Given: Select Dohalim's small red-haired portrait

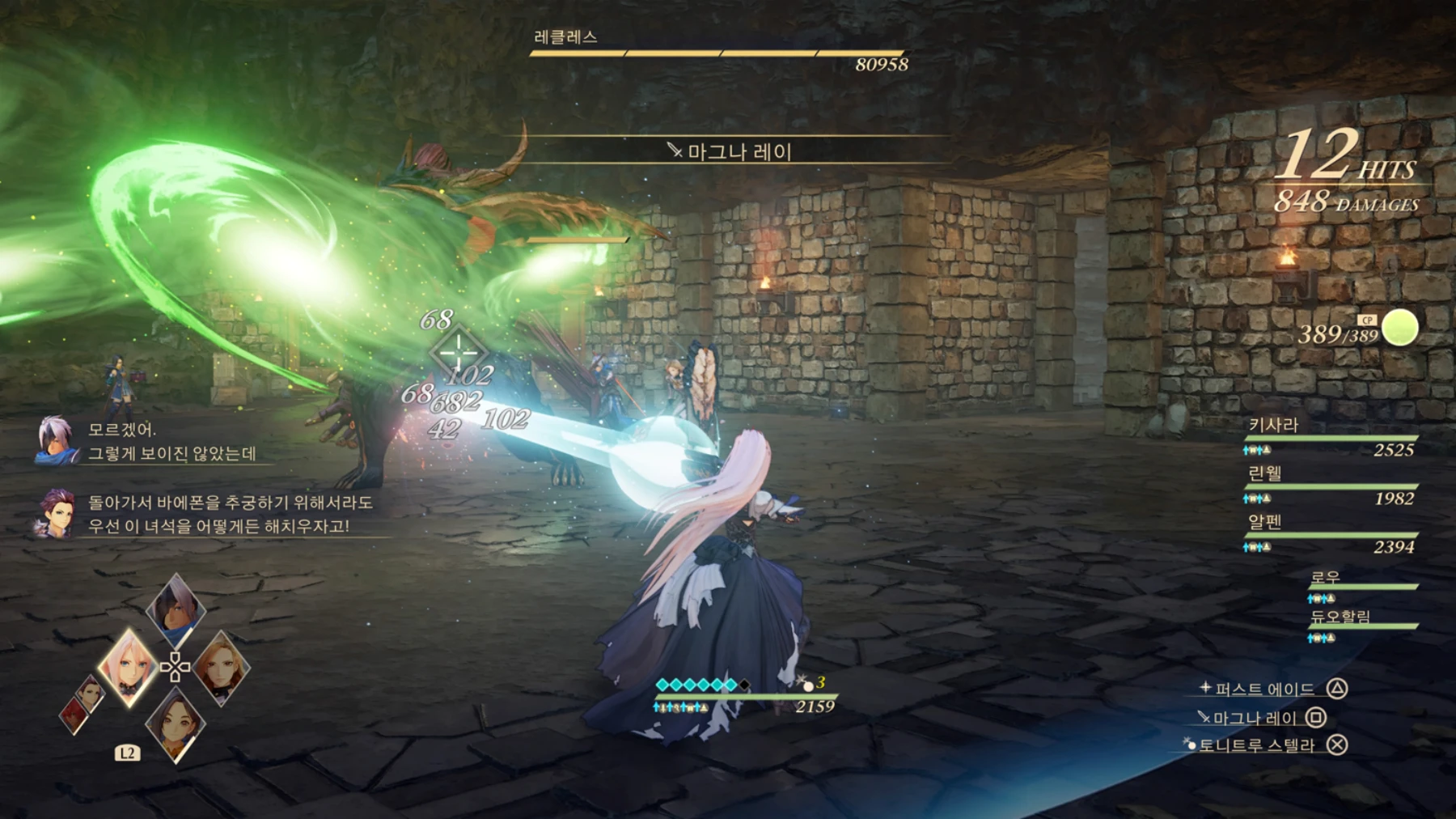Looking at the screenshot, I should [x=74, y=716].
